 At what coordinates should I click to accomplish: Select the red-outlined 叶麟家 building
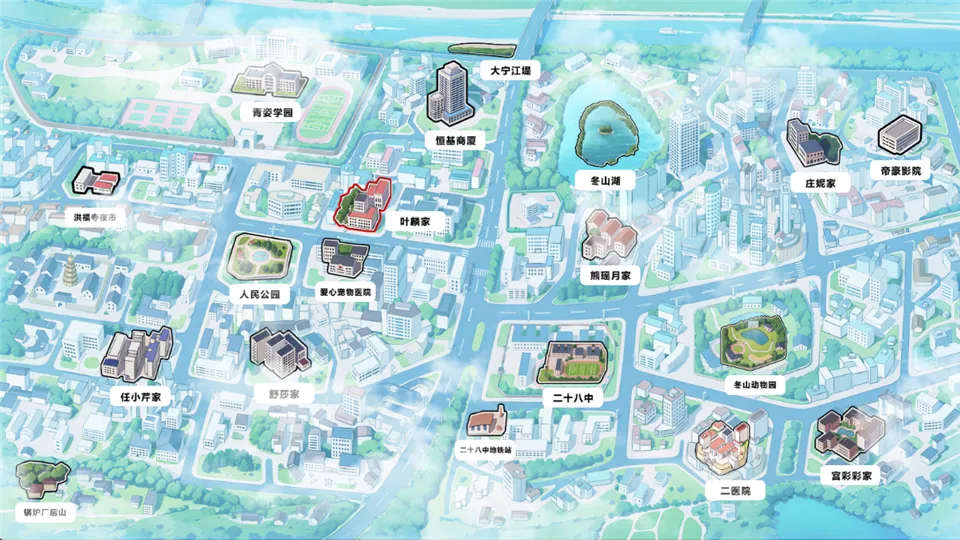click(x=366, y=204)
